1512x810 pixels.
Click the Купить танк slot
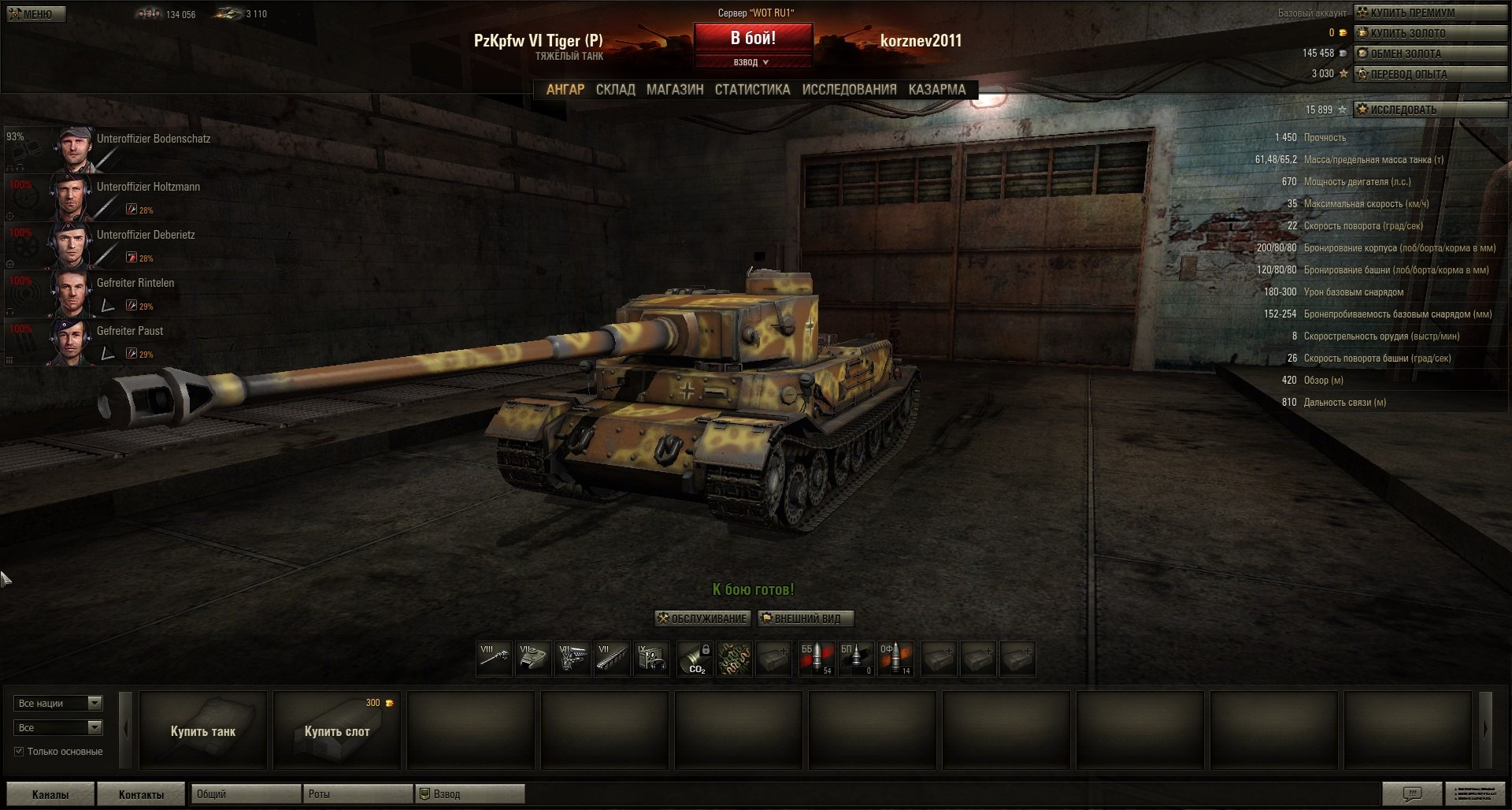click(203, 731)
